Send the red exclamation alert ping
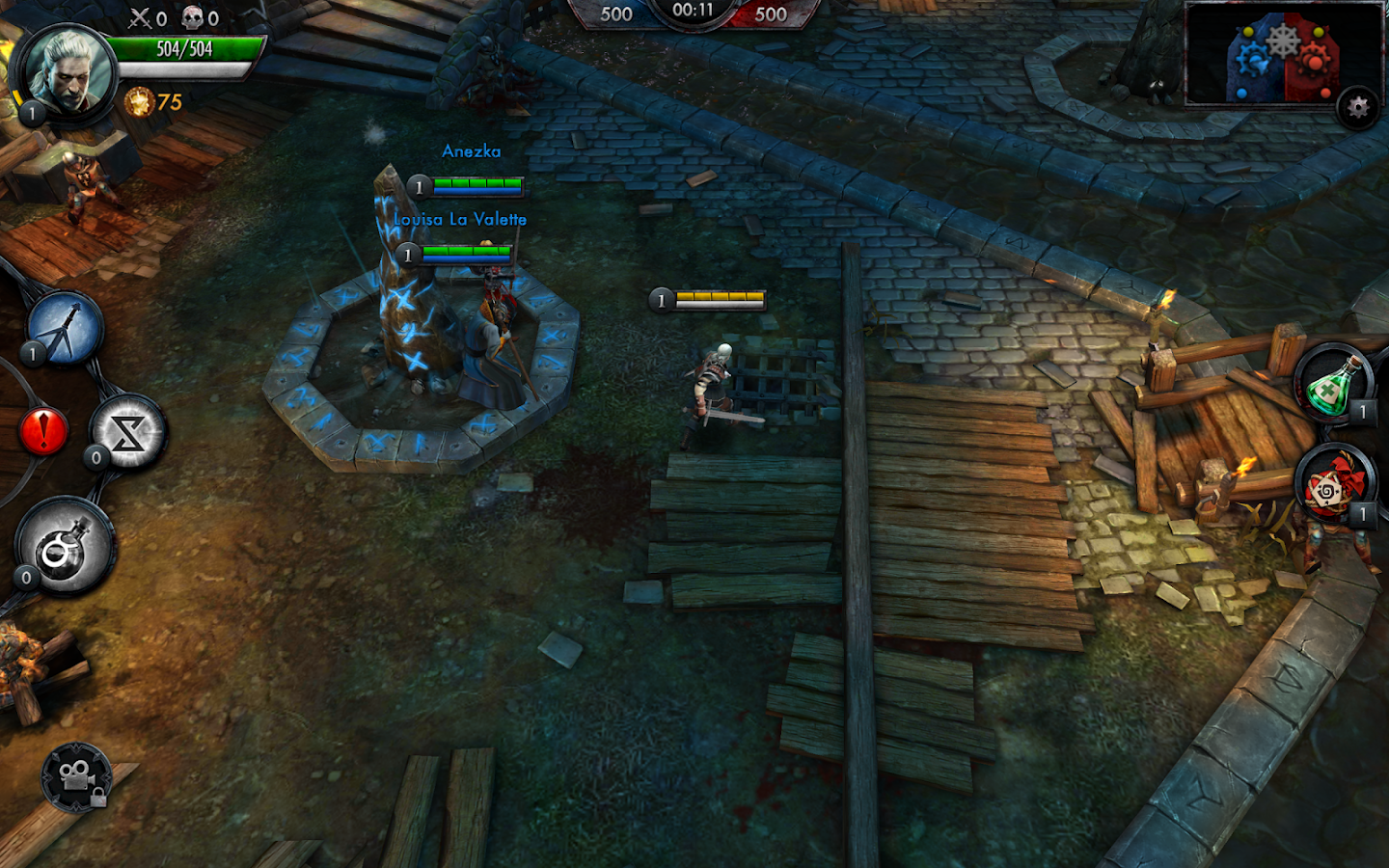The image size is (1389, 868). [x=43, y=430]
